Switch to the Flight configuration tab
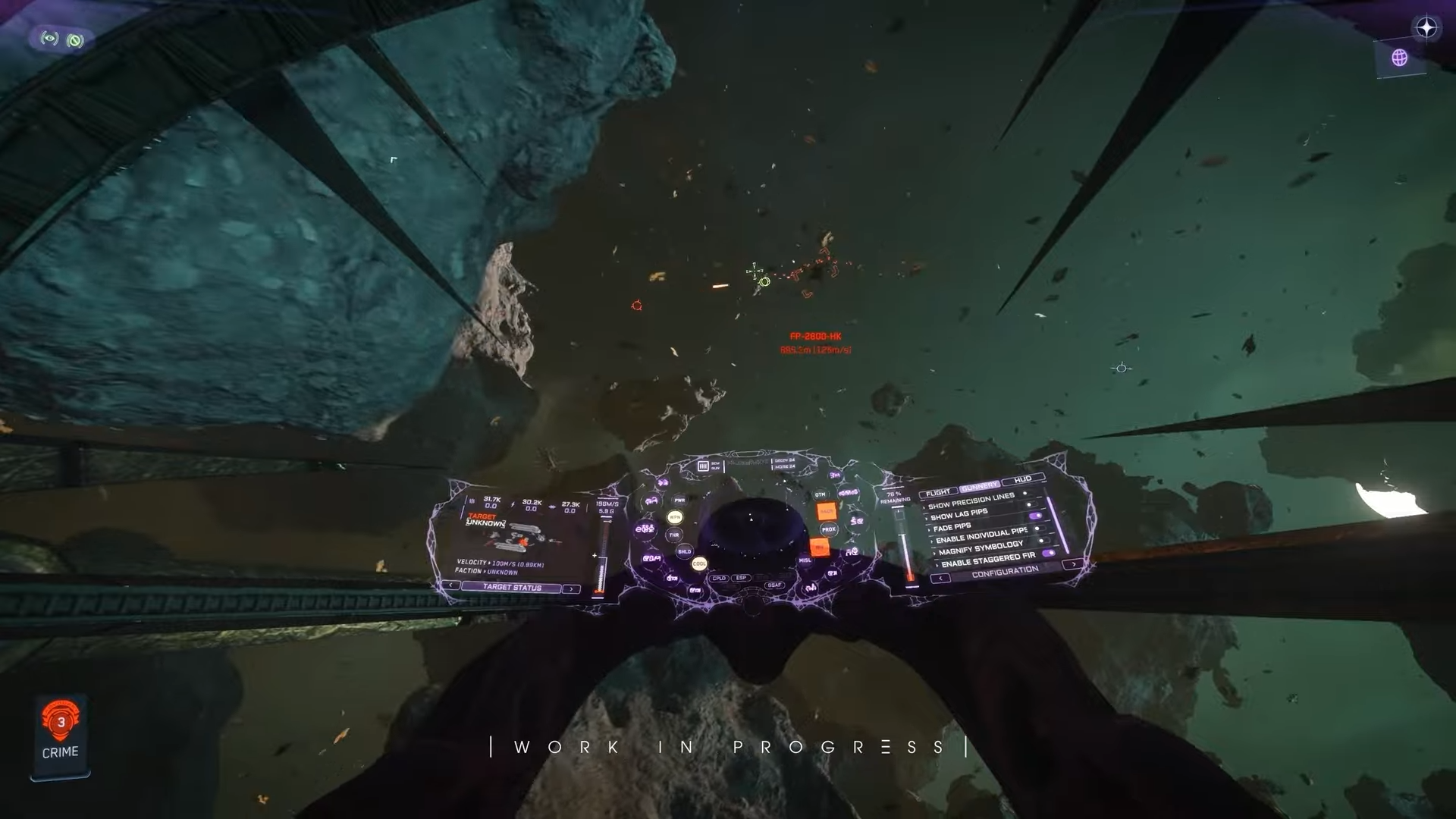1456x819 pixels. pos(937,493)
